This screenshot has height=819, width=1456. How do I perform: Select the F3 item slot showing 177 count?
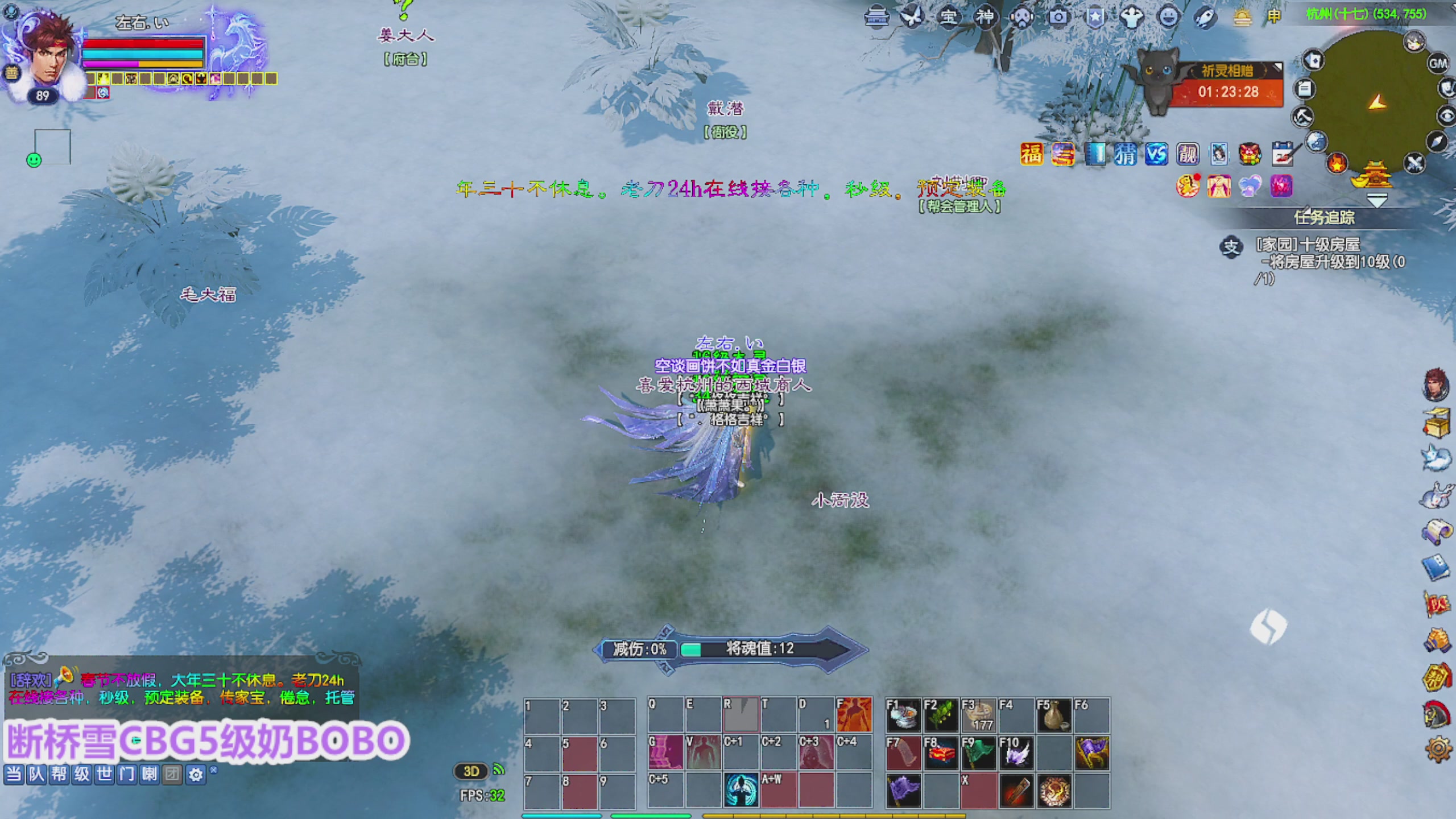979,717
